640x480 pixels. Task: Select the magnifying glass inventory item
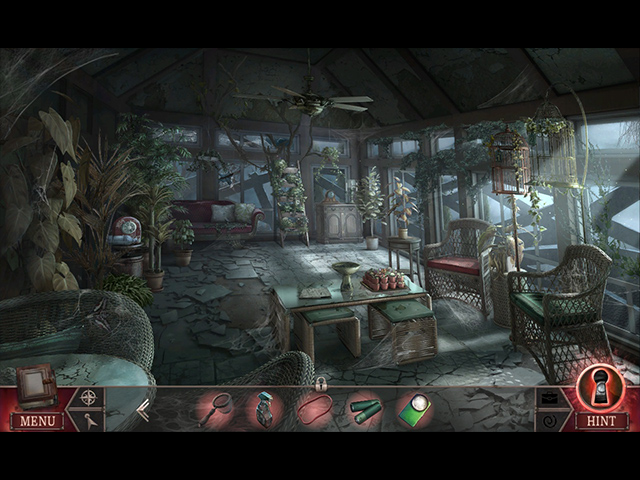coord(216,409)
